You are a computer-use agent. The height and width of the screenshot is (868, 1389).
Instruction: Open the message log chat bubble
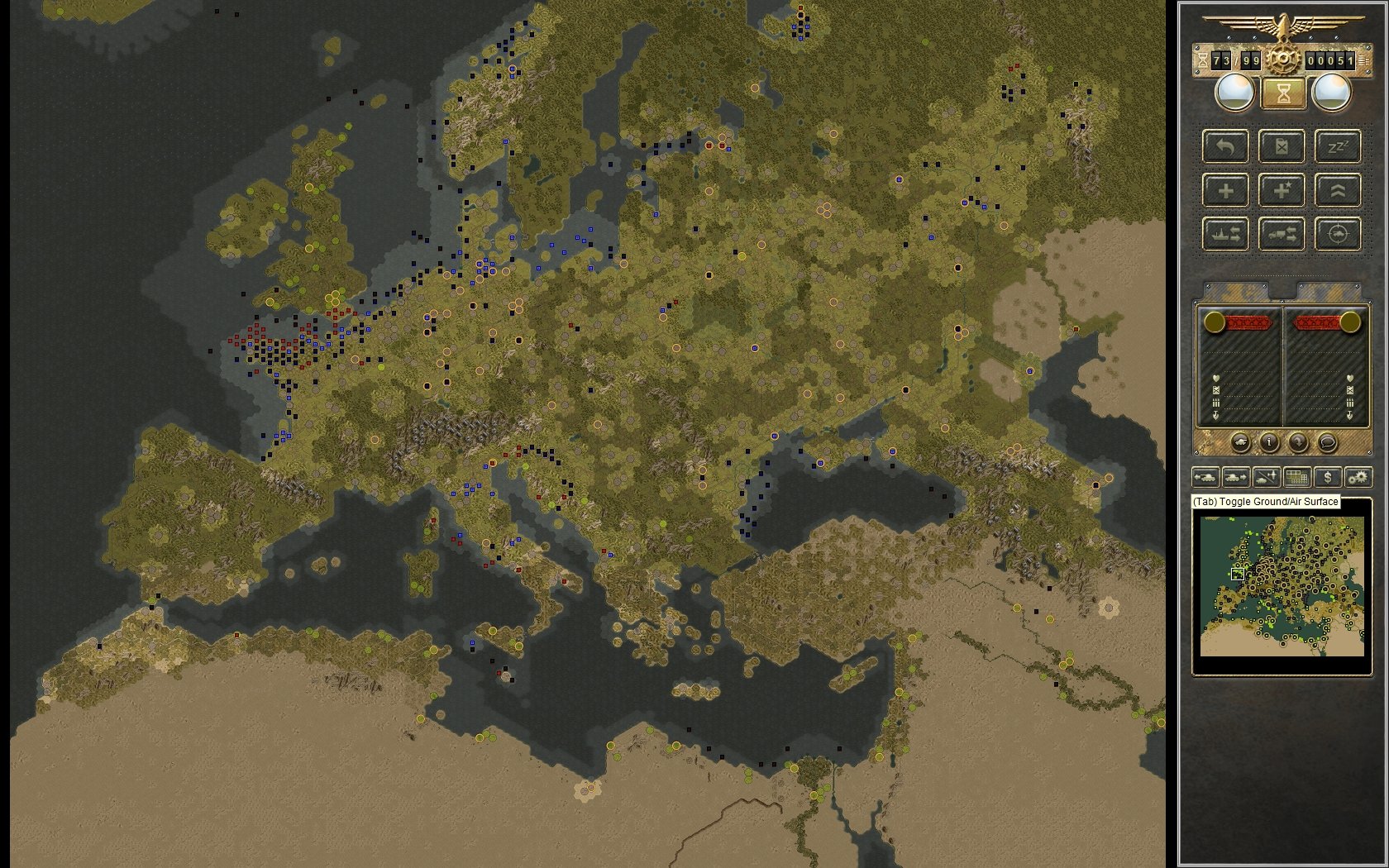pyautogui.click(x=1326, y=443)
